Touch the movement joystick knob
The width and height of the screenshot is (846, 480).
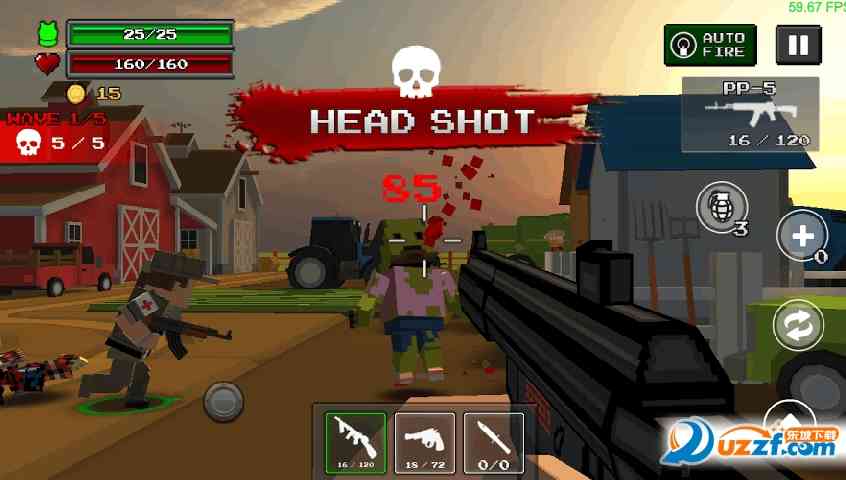tap(223, 401)
